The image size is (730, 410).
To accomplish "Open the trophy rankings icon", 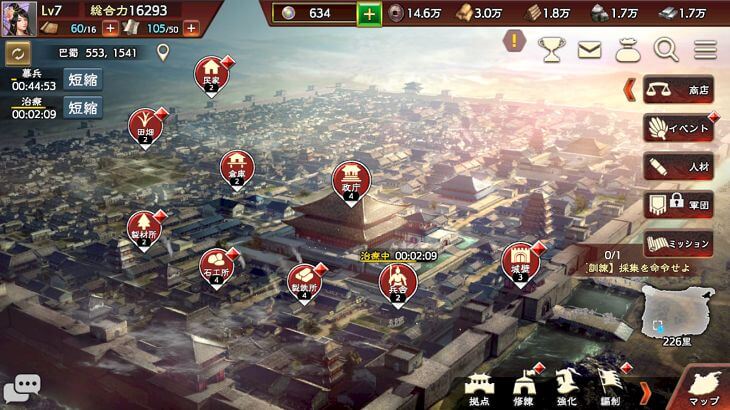I will 551,47.
